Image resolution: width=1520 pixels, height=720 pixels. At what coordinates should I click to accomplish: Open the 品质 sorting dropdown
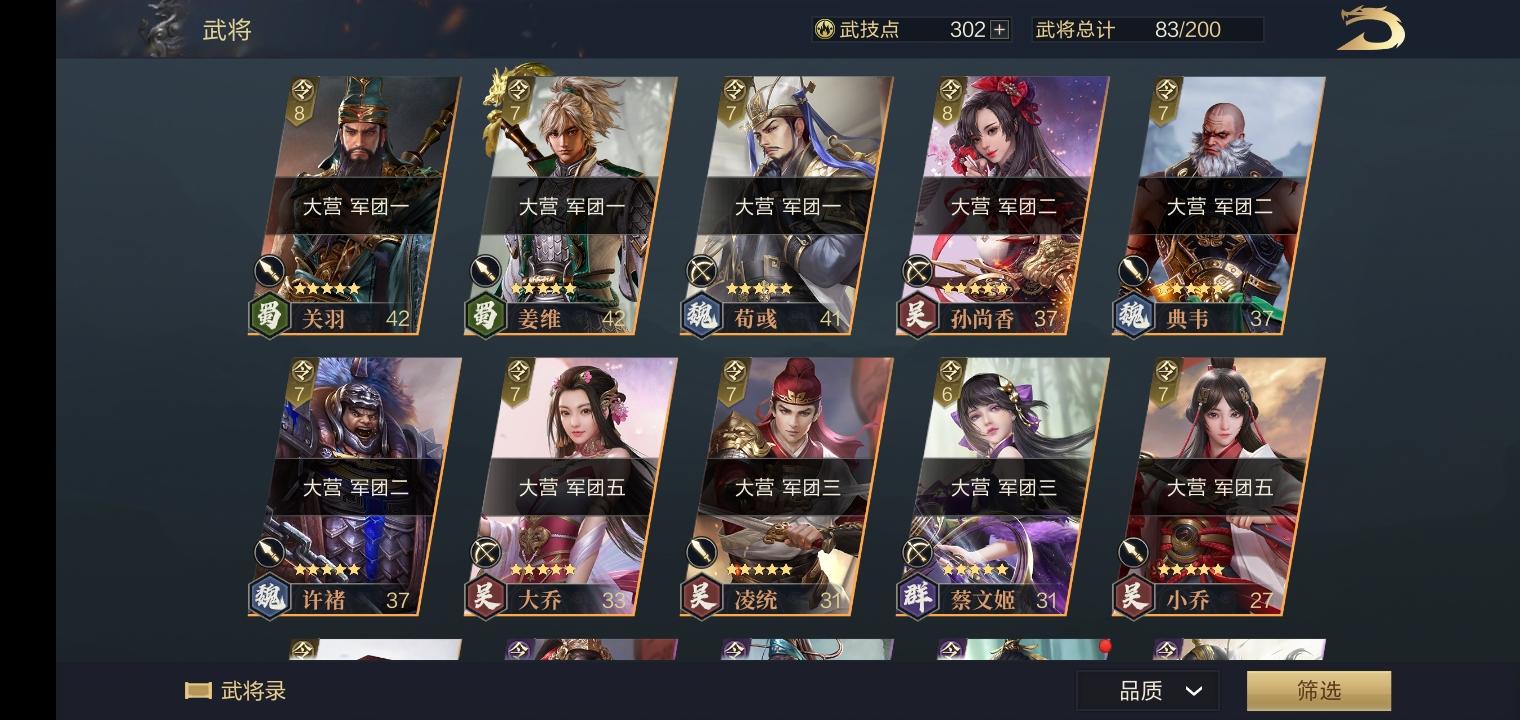tap(1147, 690)
